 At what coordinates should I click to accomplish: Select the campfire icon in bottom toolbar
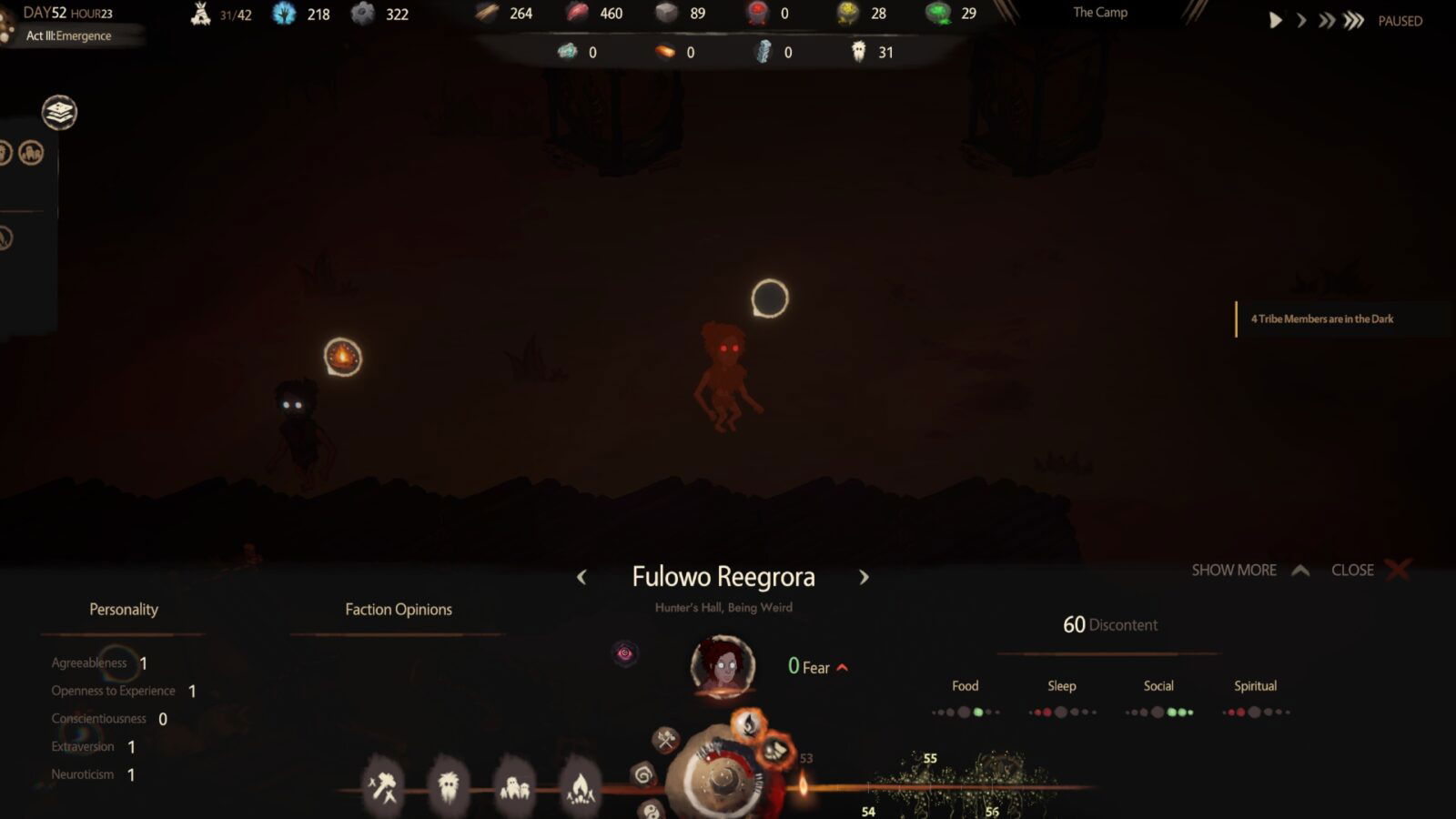tap(582, 789)
